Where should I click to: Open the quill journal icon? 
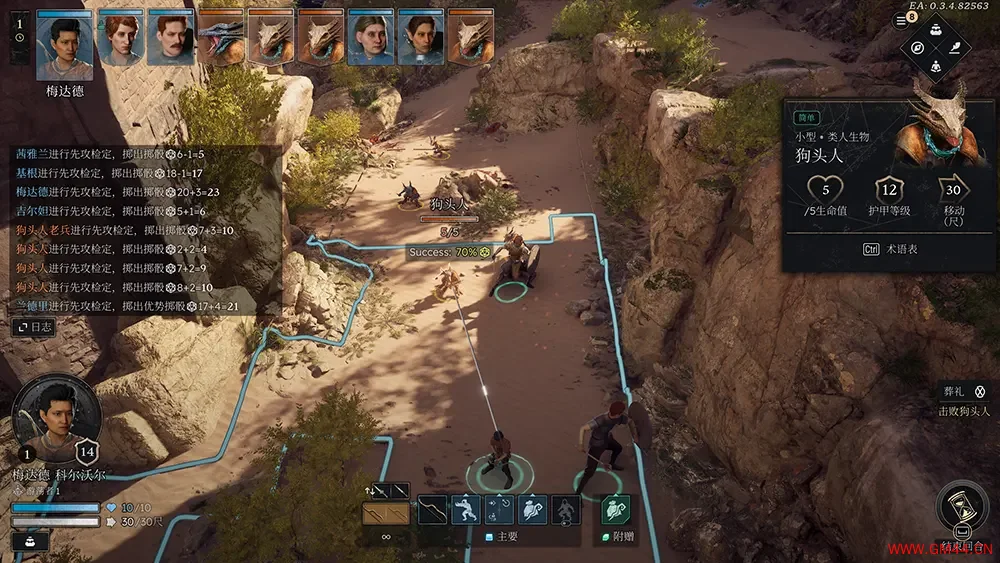(x=955, y=49)
